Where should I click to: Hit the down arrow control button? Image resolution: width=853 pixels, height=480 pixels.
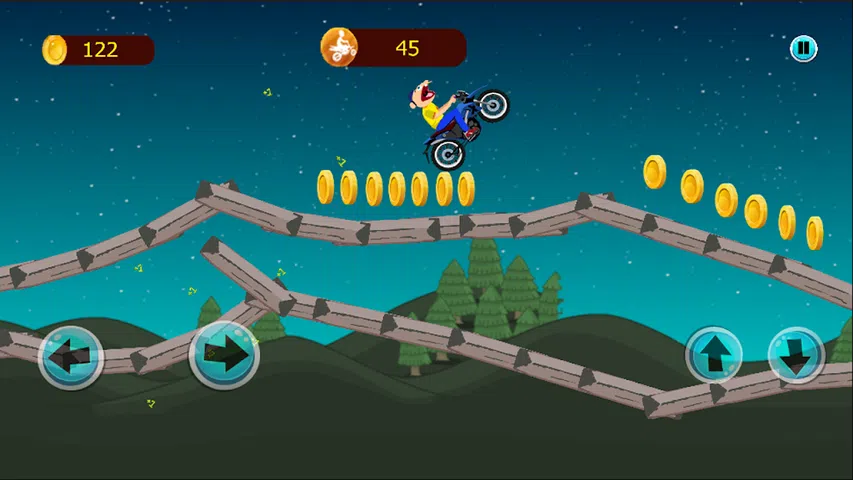pyautogui.click(x=796, y=356)
